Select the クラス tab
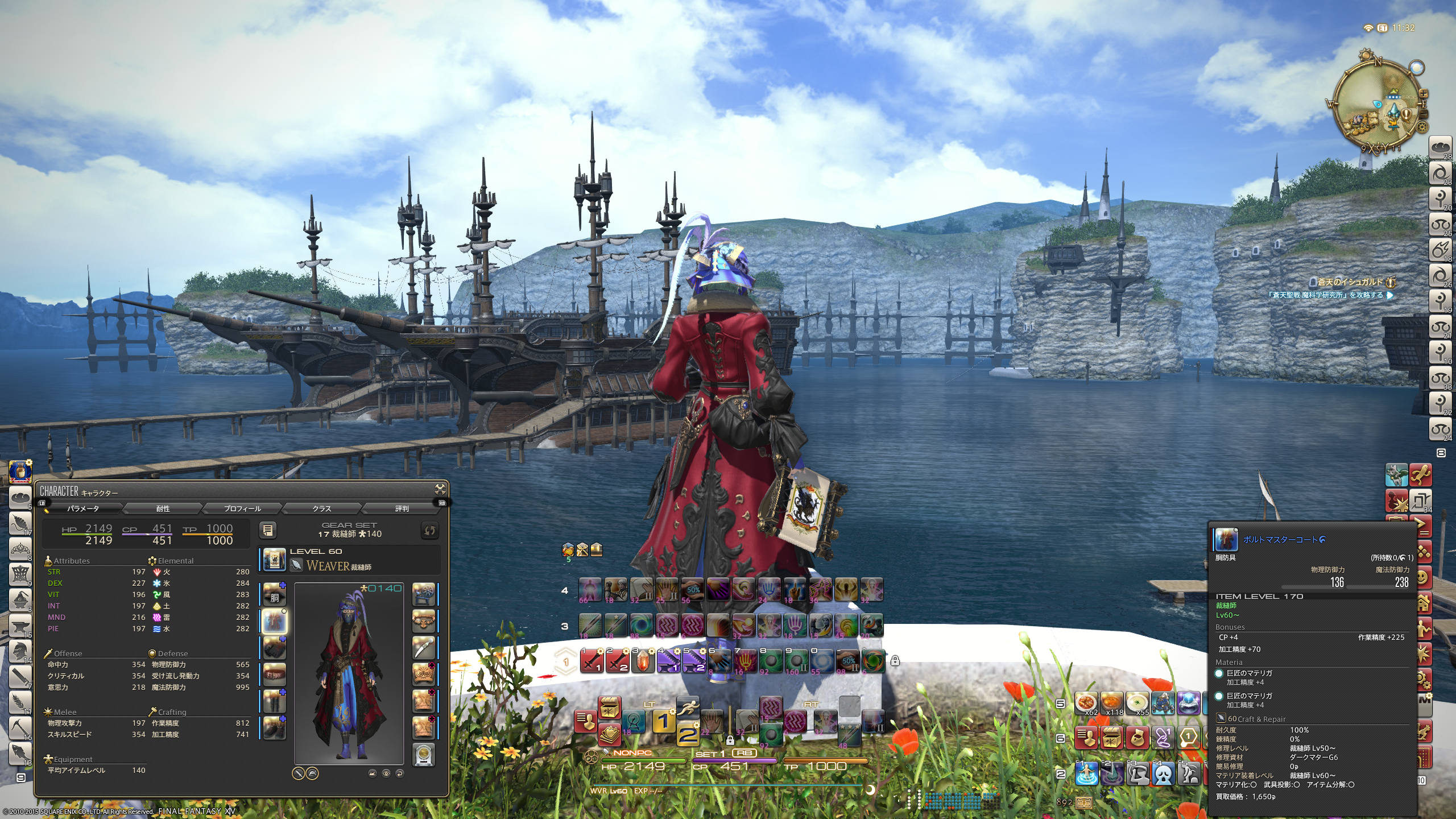Viewport: 1456px width, 819px height. [322, 508]
